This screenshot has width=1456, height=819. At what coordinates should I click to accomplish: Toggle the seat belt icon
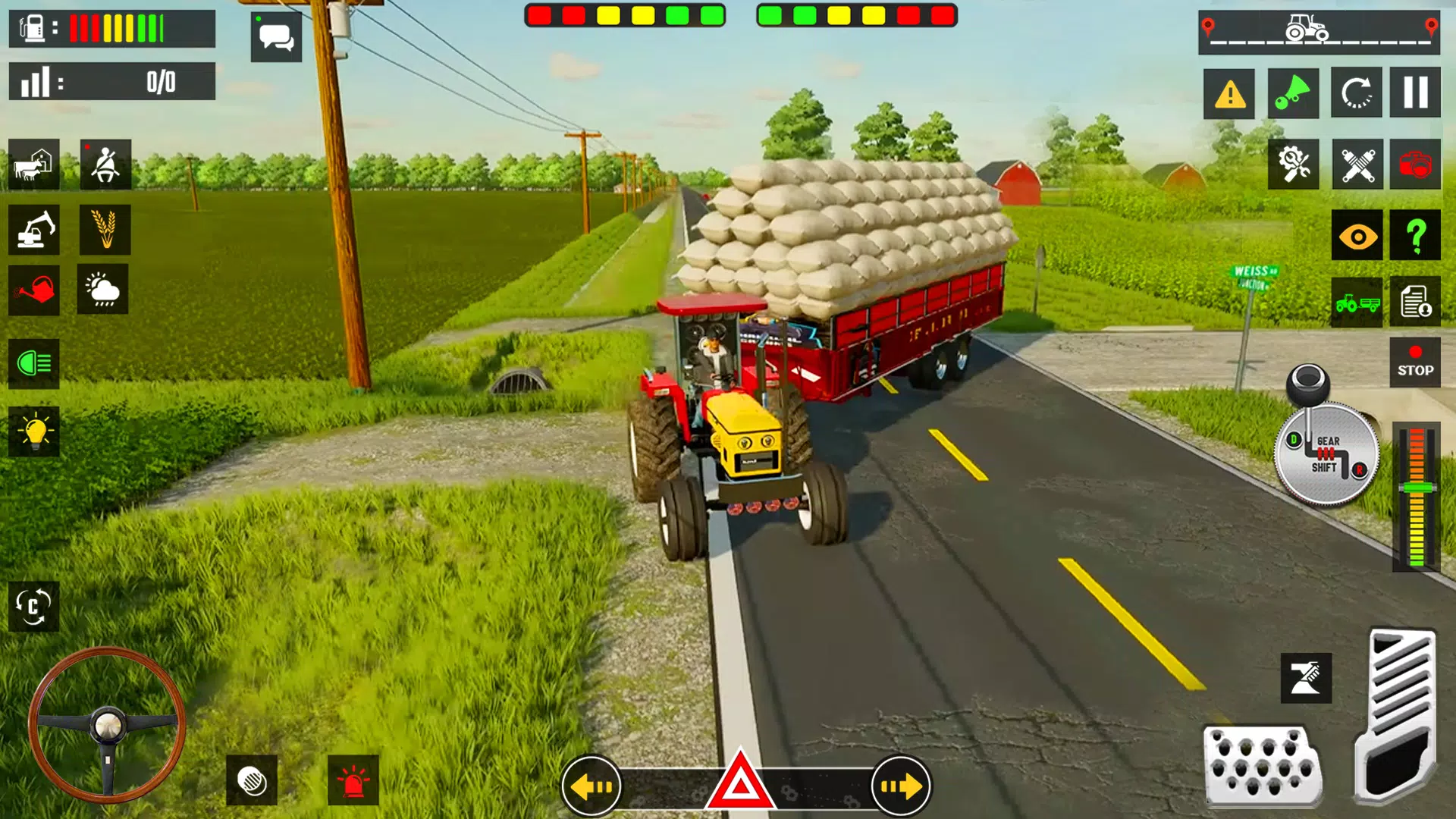[105, 165]
